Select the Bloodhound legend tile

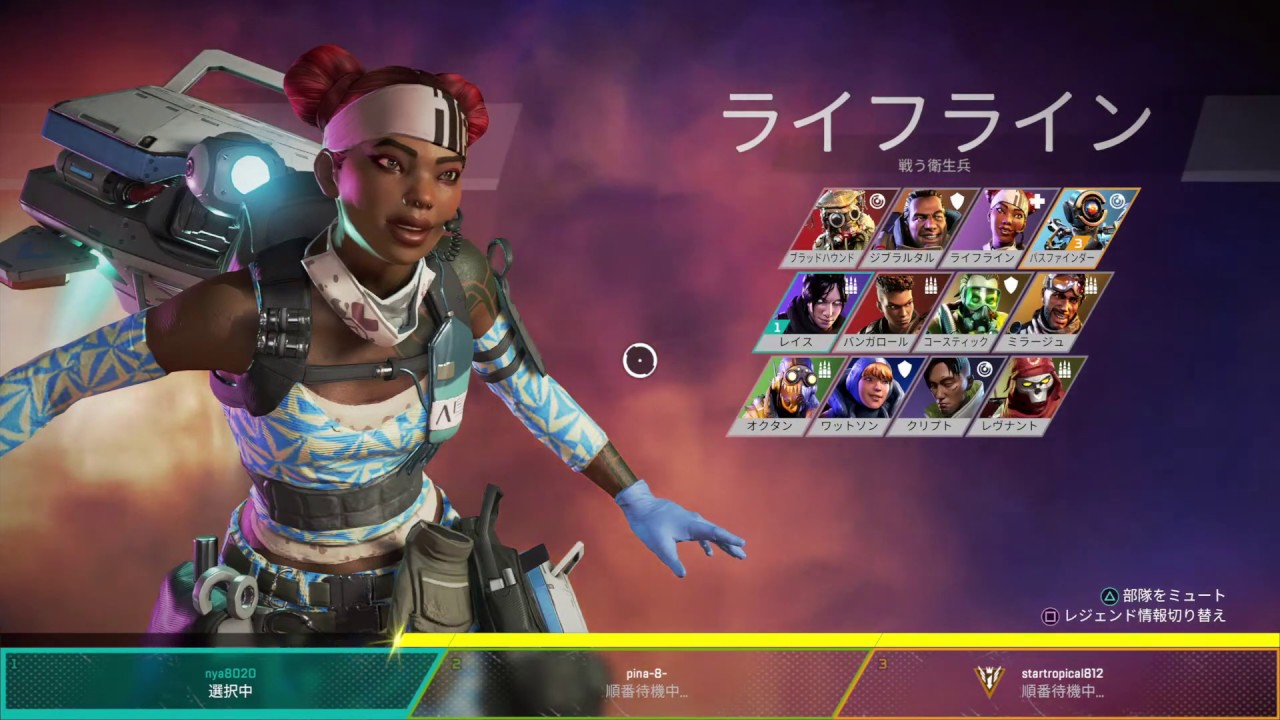(838, 224)
